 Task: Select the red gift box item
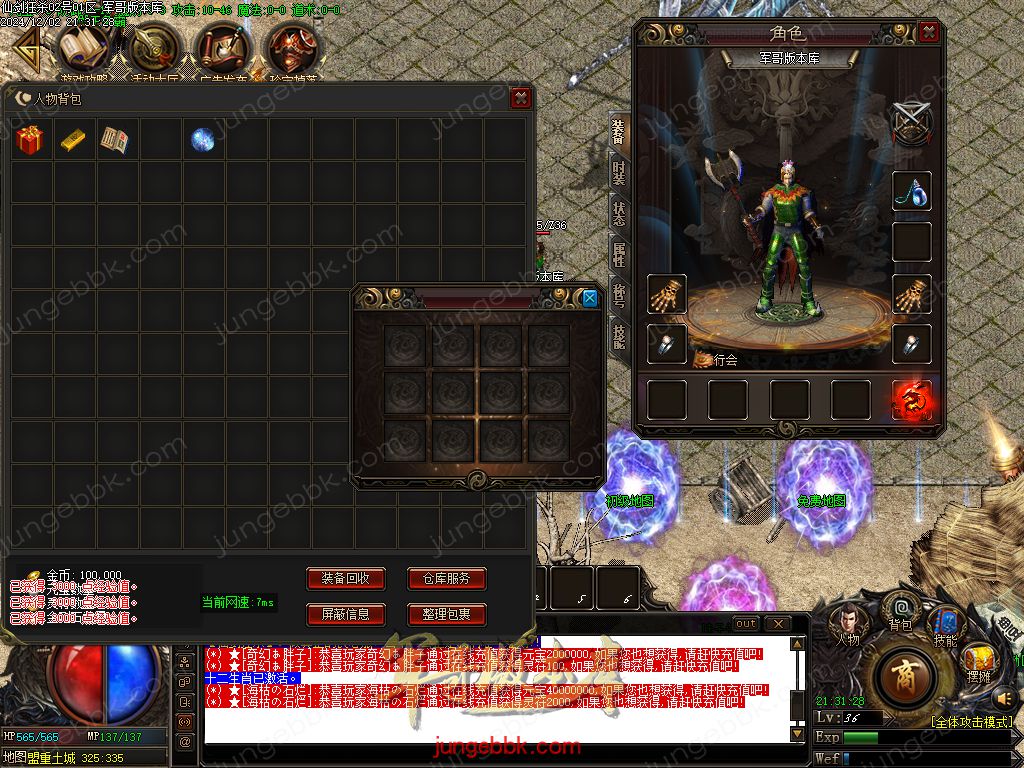[x=29, y=140]
